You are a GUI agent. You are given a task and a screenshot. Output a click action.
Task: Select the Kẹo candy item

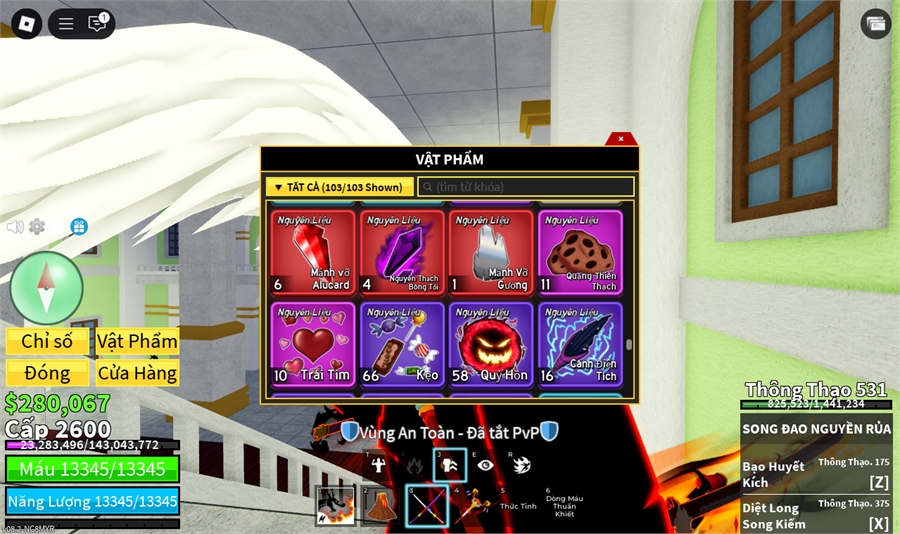[x=403, y=344]
